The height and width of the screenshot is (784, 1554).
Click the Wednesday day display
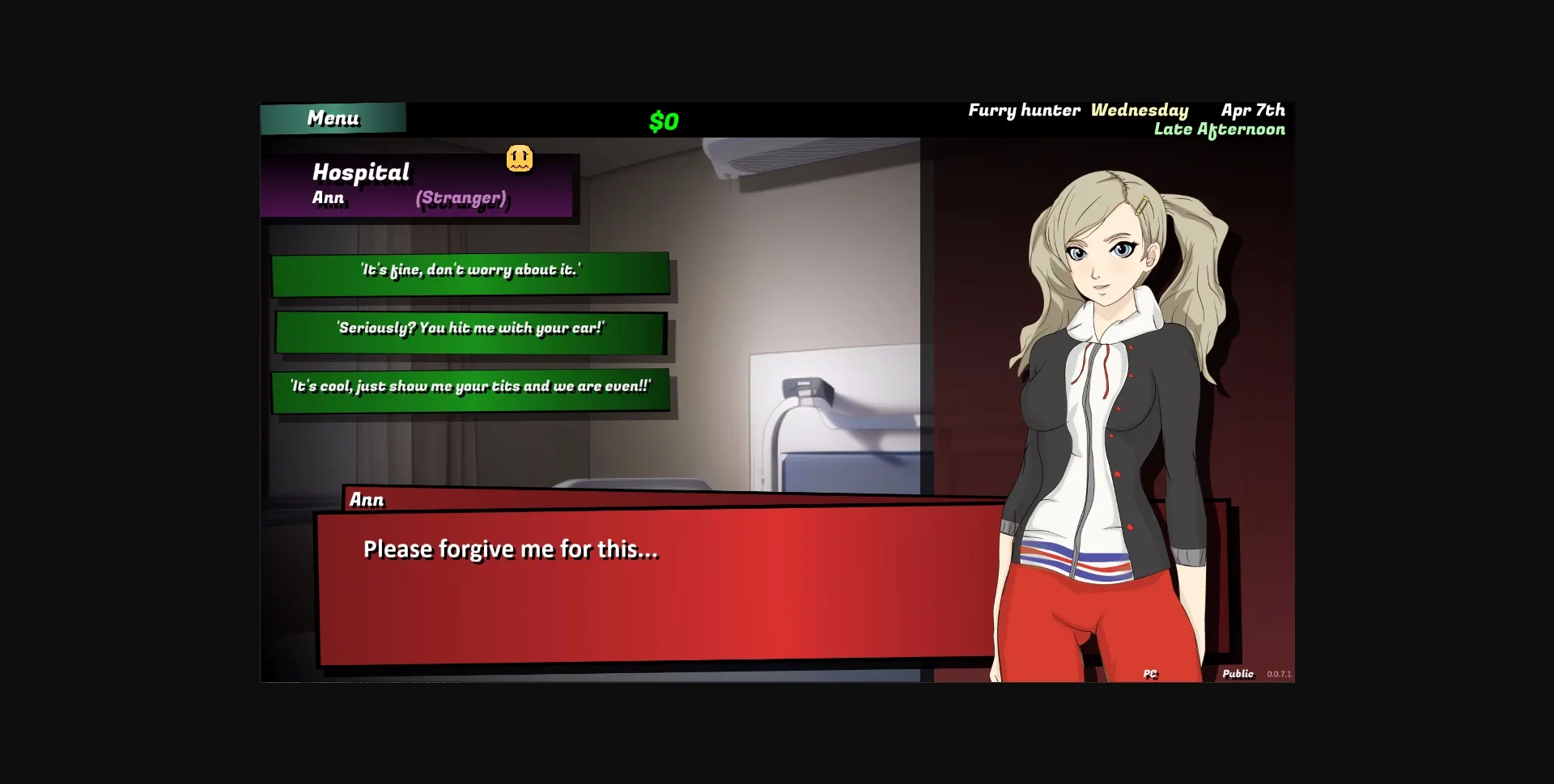click(x=1140, y=110)
